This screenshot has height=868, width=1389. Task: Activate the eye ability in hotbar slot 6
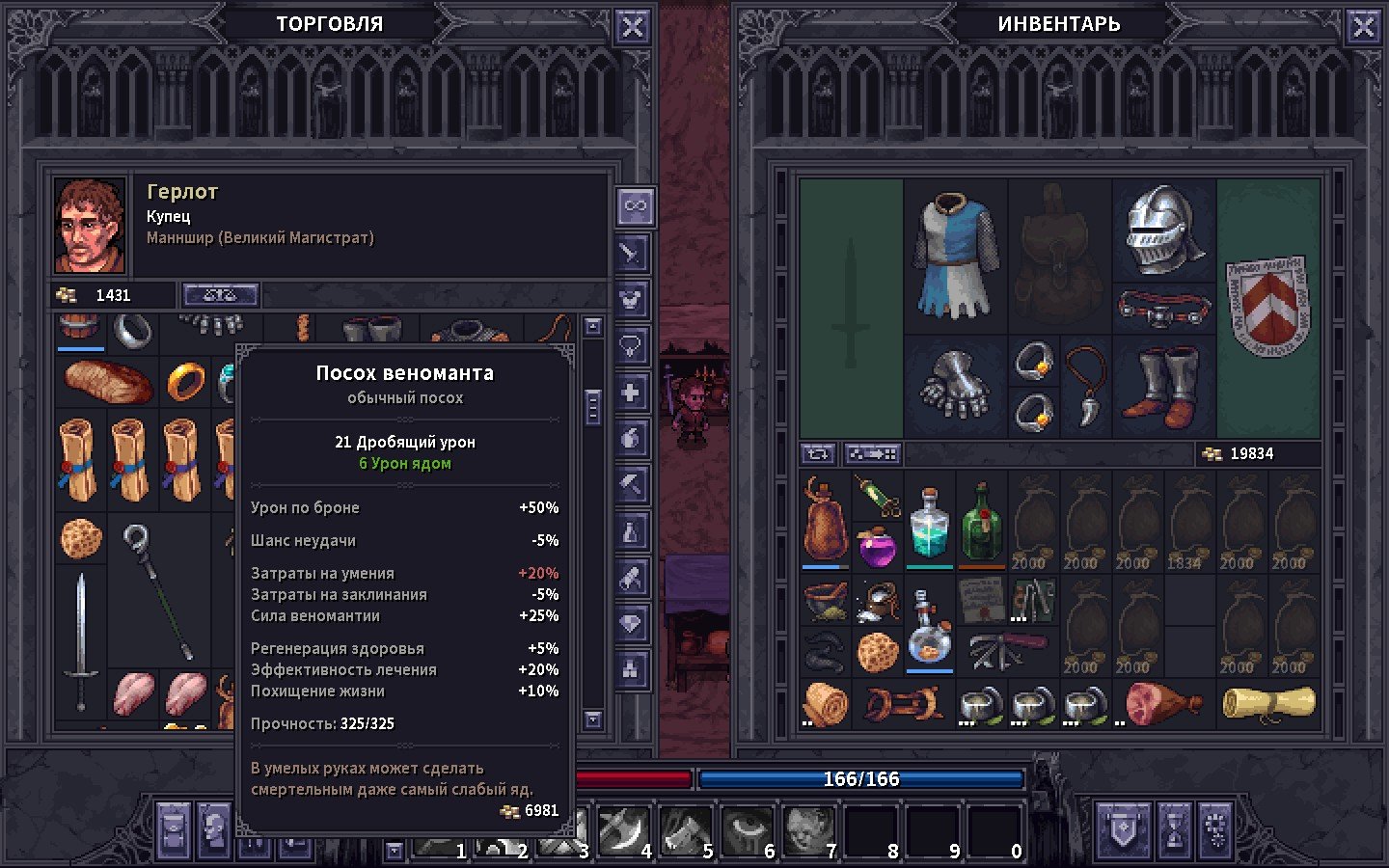tap(748, 829)
